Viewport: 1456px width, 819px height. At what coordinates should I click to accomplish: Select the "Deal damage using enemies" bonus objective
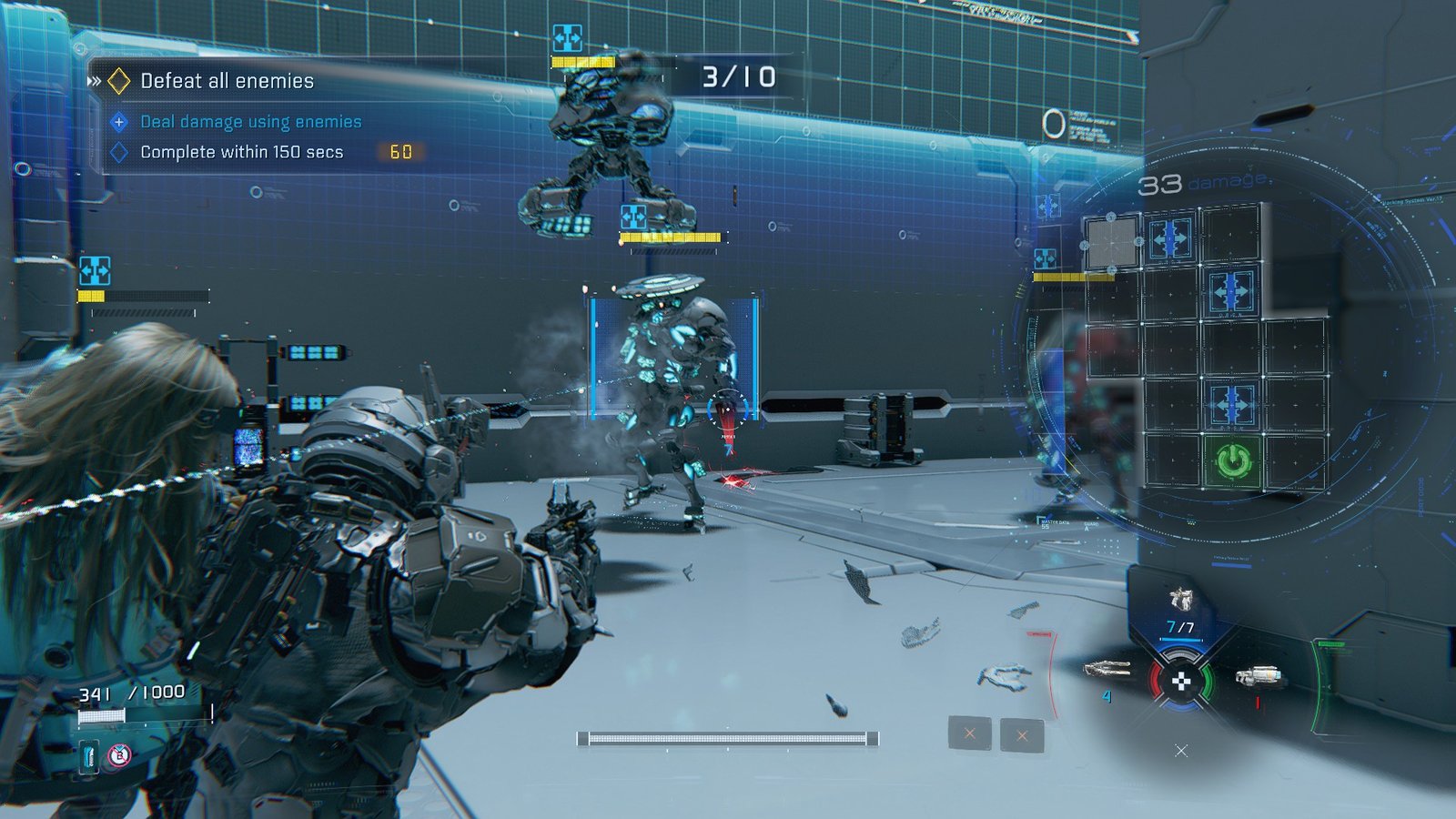pyautogui.click(x=250, y=122)
